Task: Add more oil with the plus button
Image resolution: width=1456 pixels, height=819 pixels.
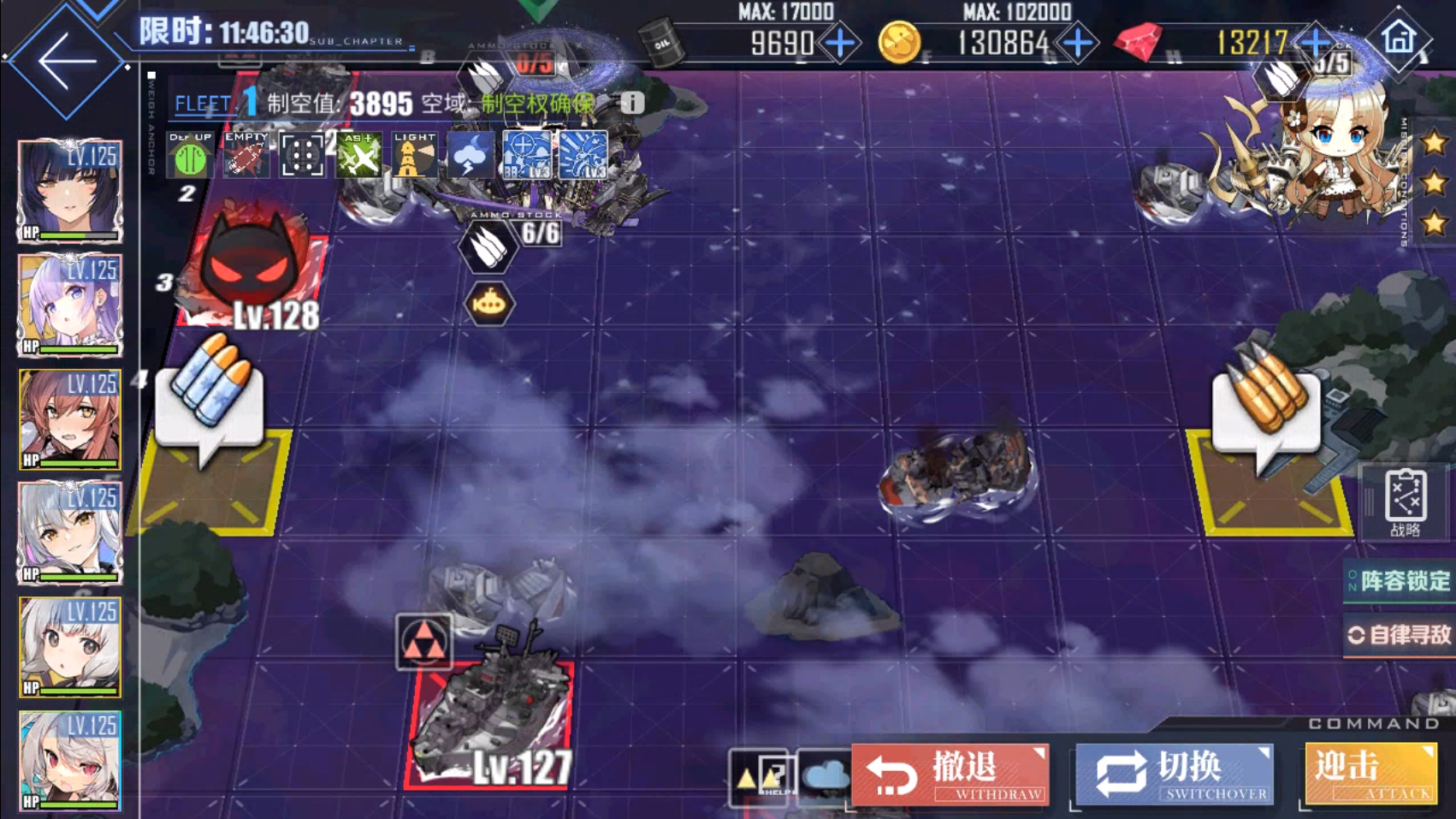Action: (x=840, y=43)
